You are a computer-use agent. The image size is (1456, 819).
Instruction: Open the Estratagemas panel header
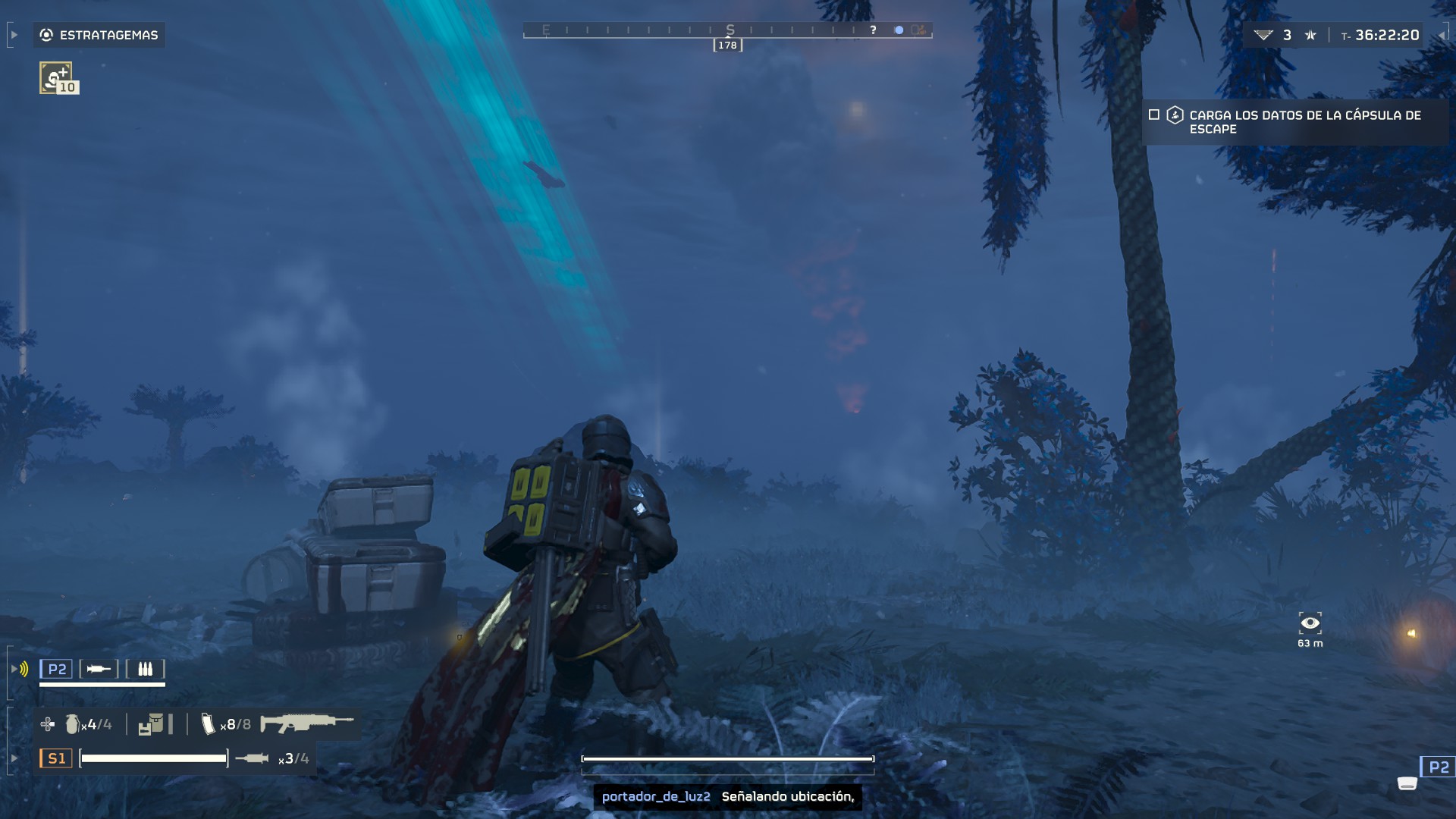click(99, 35)
